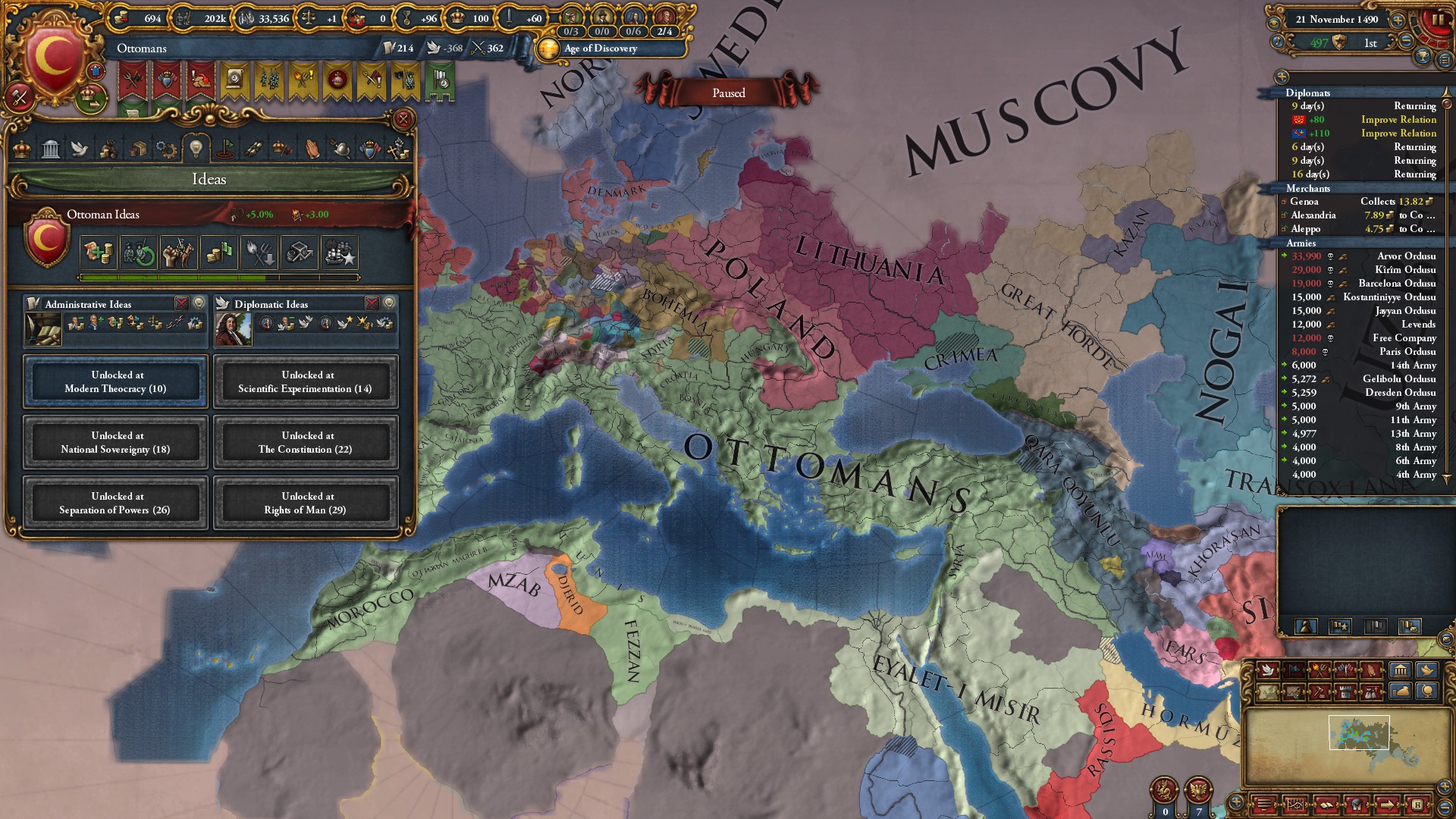Toggle the army filter icon below the outliner
Viewport: 1456px width, 819px height.
[x=1340, y=627]
